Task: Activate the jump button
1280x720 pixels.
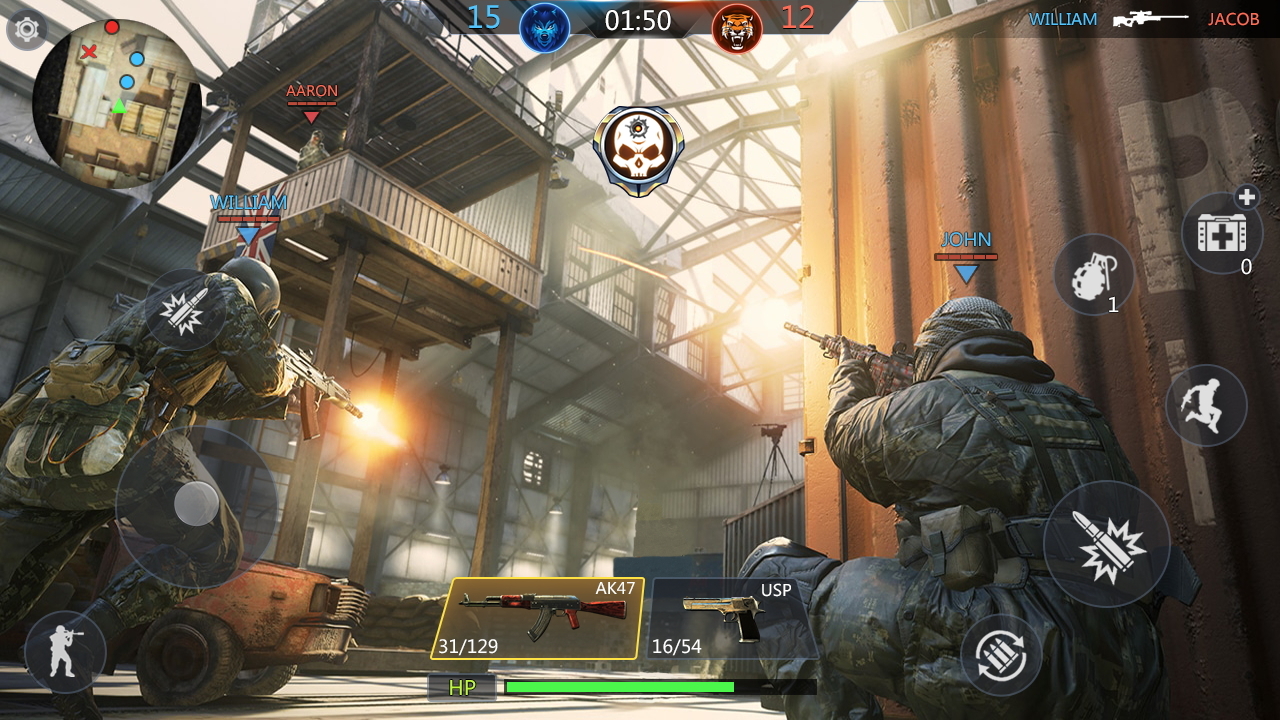Action: tap(1205, 405)
